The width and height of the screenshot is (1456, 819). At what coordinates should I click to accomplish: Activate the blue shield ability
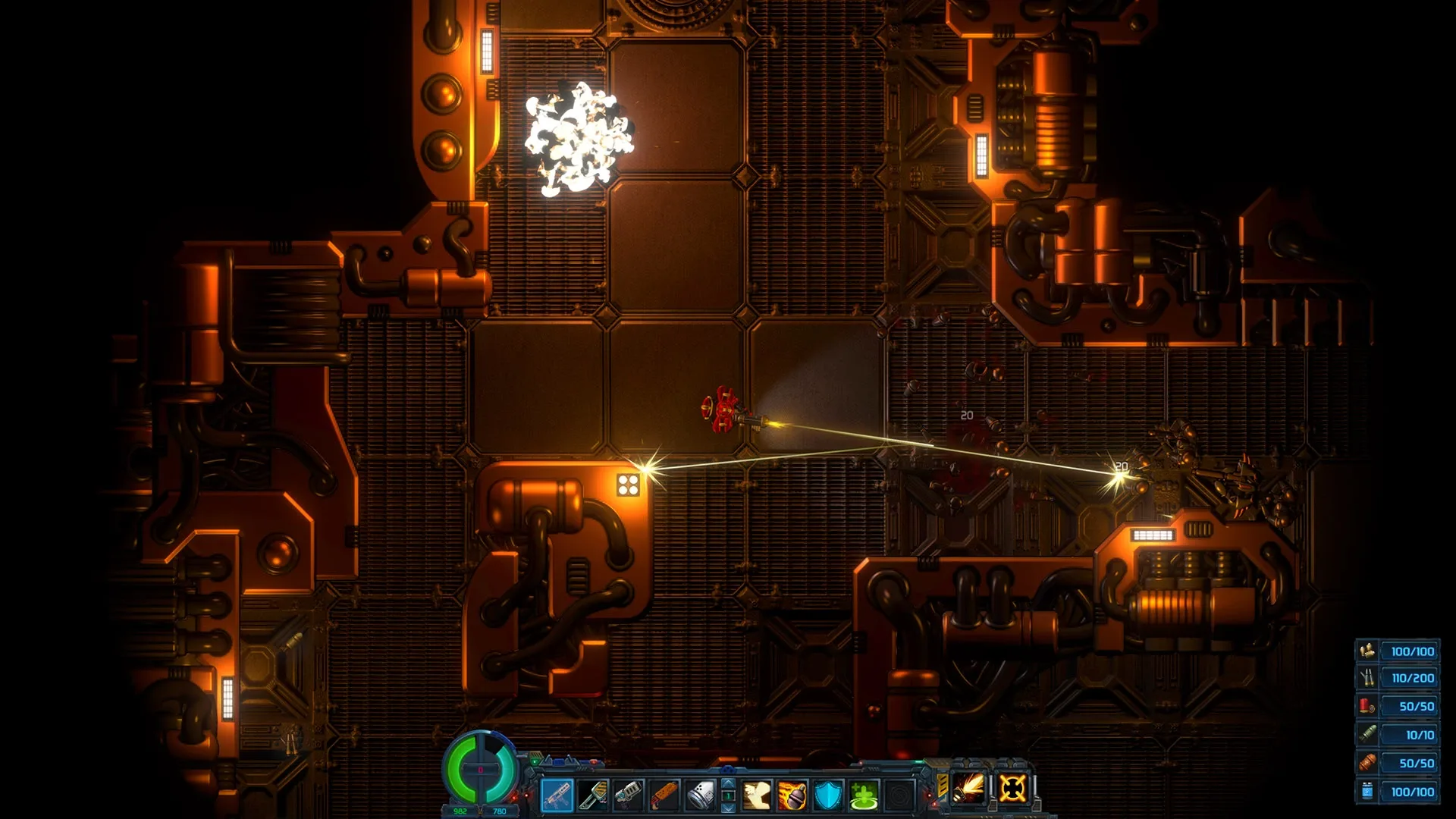[x=828, y=795]
